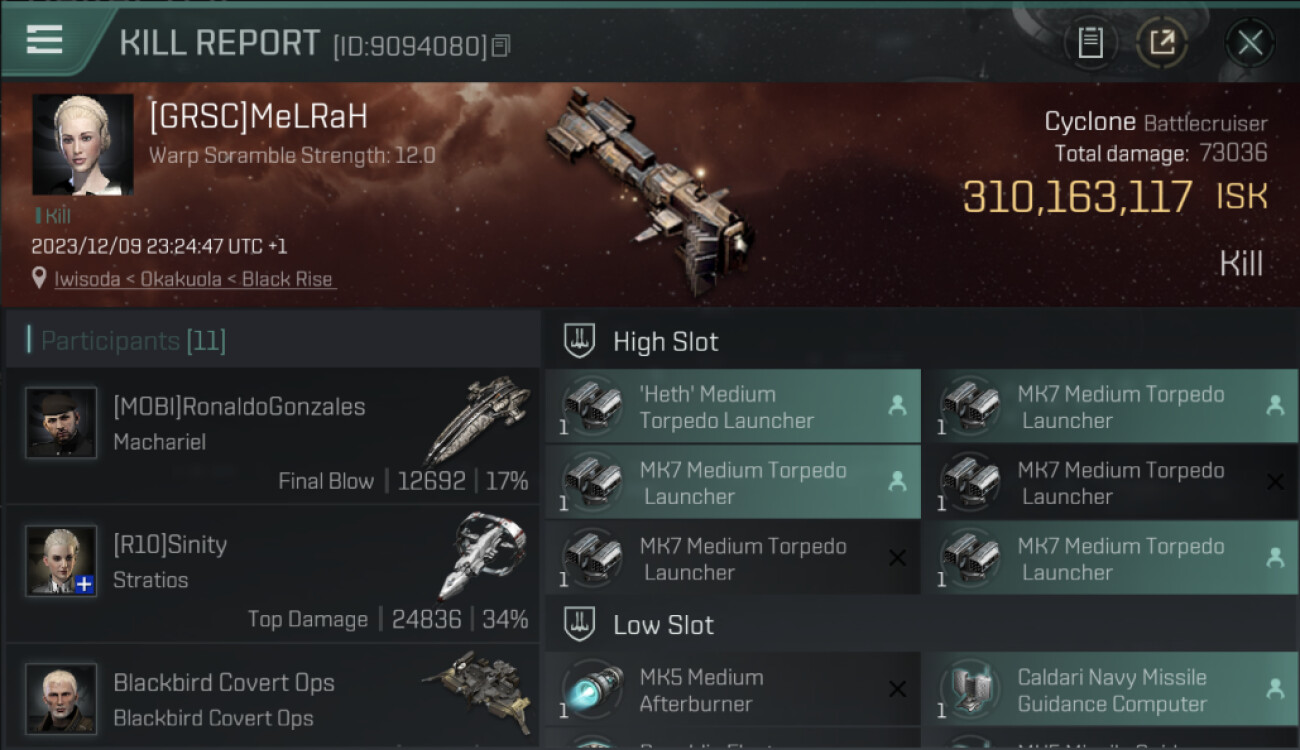Screen dimensions: 1300x750
Task: Open the clipboard notes button
Action: pos(1090,43)
